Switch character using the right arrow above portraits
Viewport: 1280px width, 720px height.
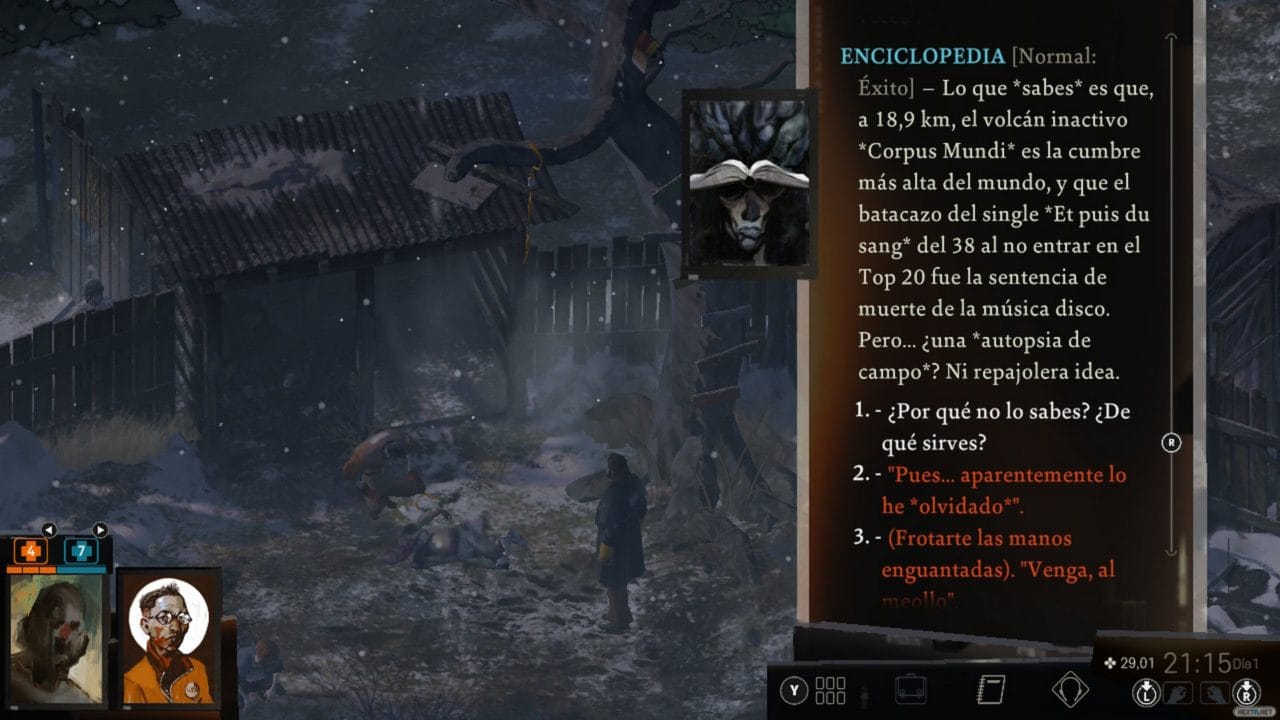pos(100,530)
